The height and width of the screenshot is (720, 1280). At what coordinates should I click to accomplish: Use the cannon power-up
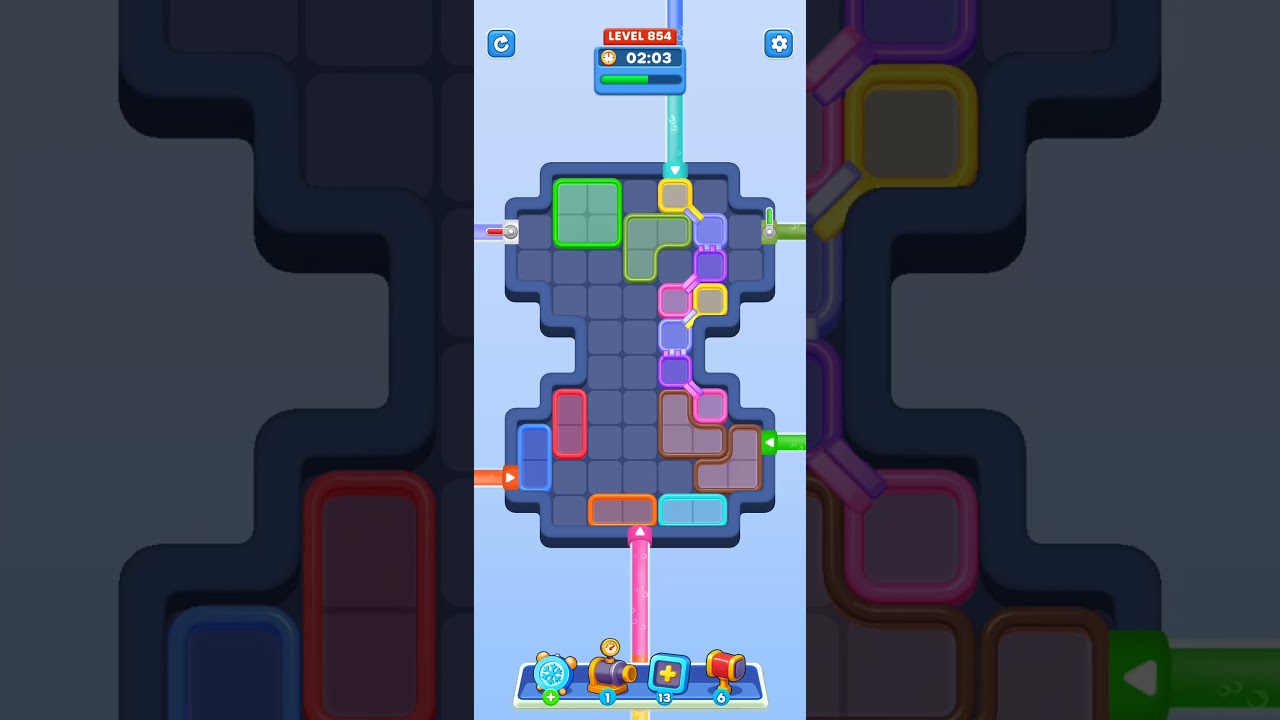click(612, 673)
